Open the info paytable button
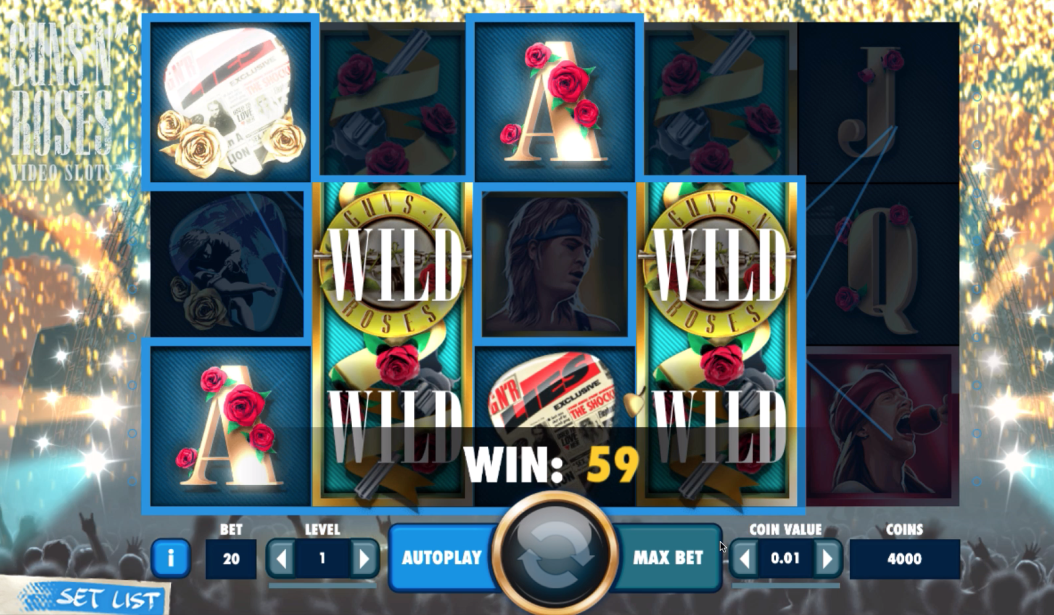 tap(170, 558)
